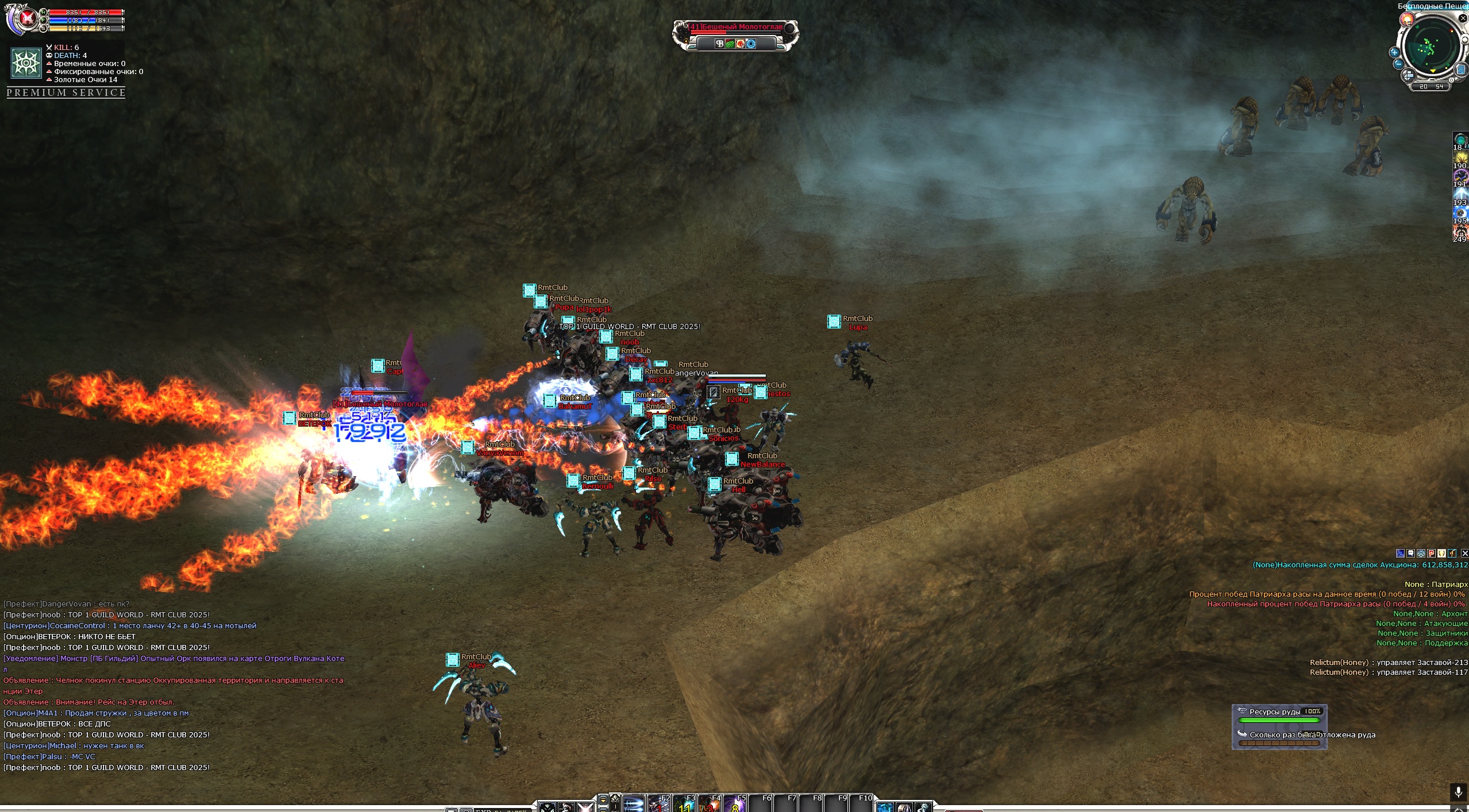Select the Бешеный Молотоглав target frame
This screenshot has width=1469, height=812.
(735, 35)
